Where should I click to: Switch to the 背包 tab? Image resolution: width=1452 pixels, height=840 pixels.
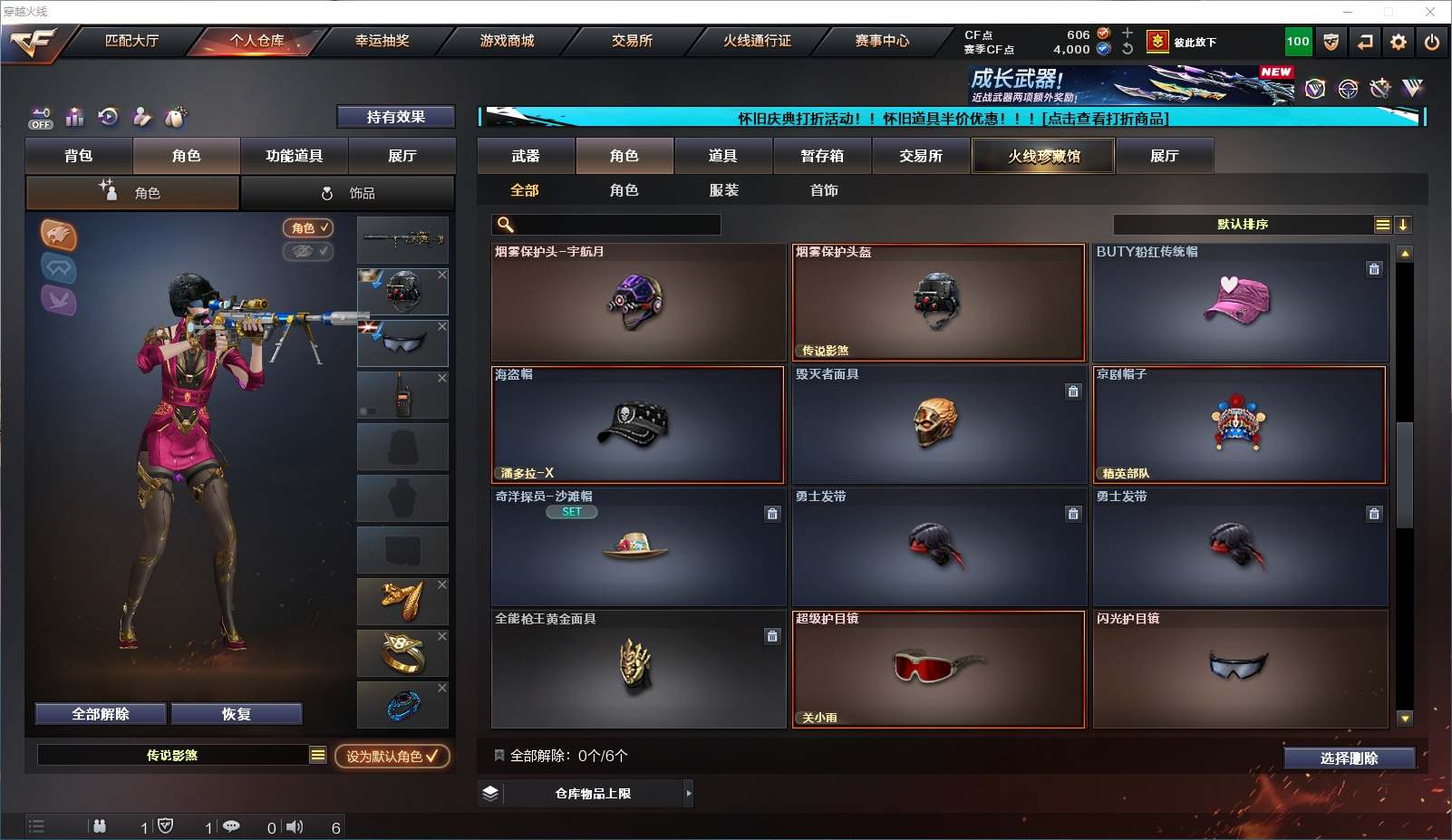[x=79, y=156]
